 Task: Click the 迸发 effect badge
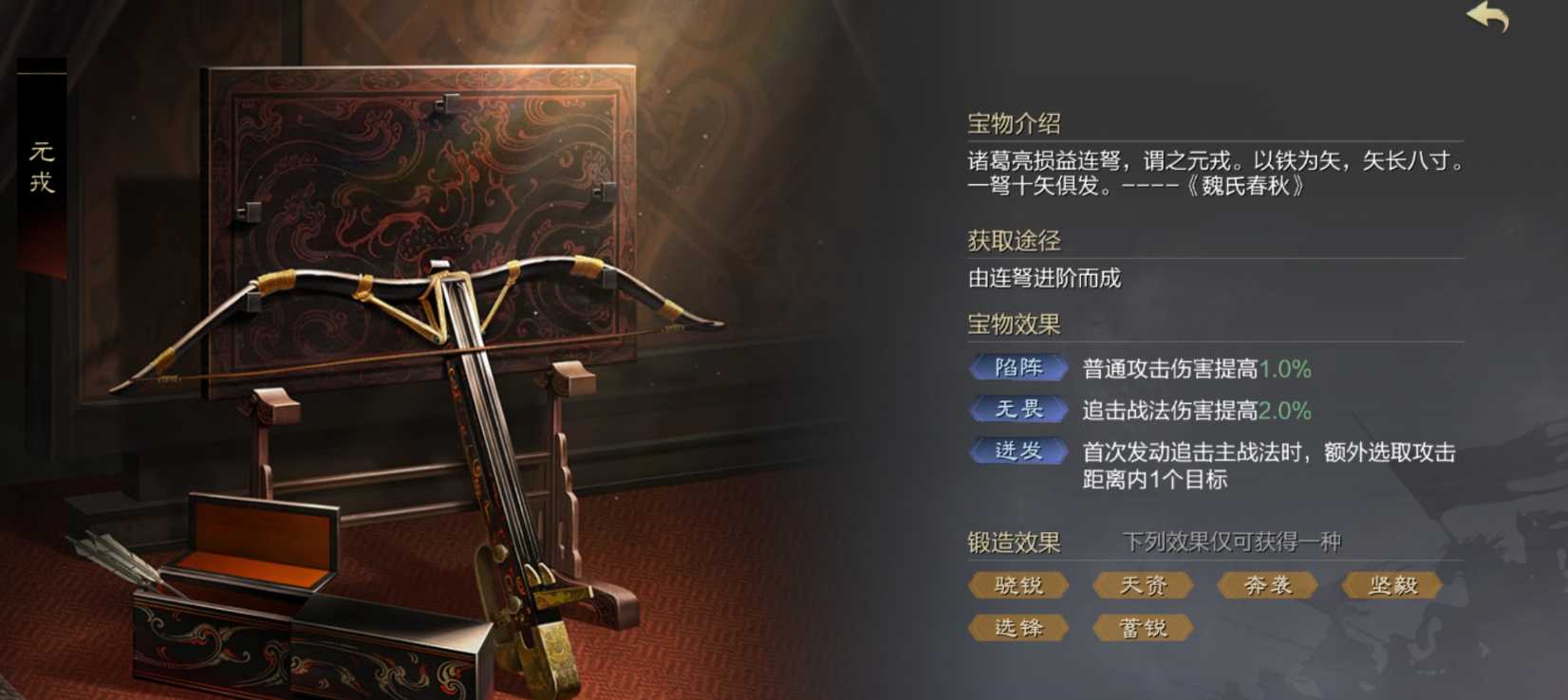(x=1019, y=451)
